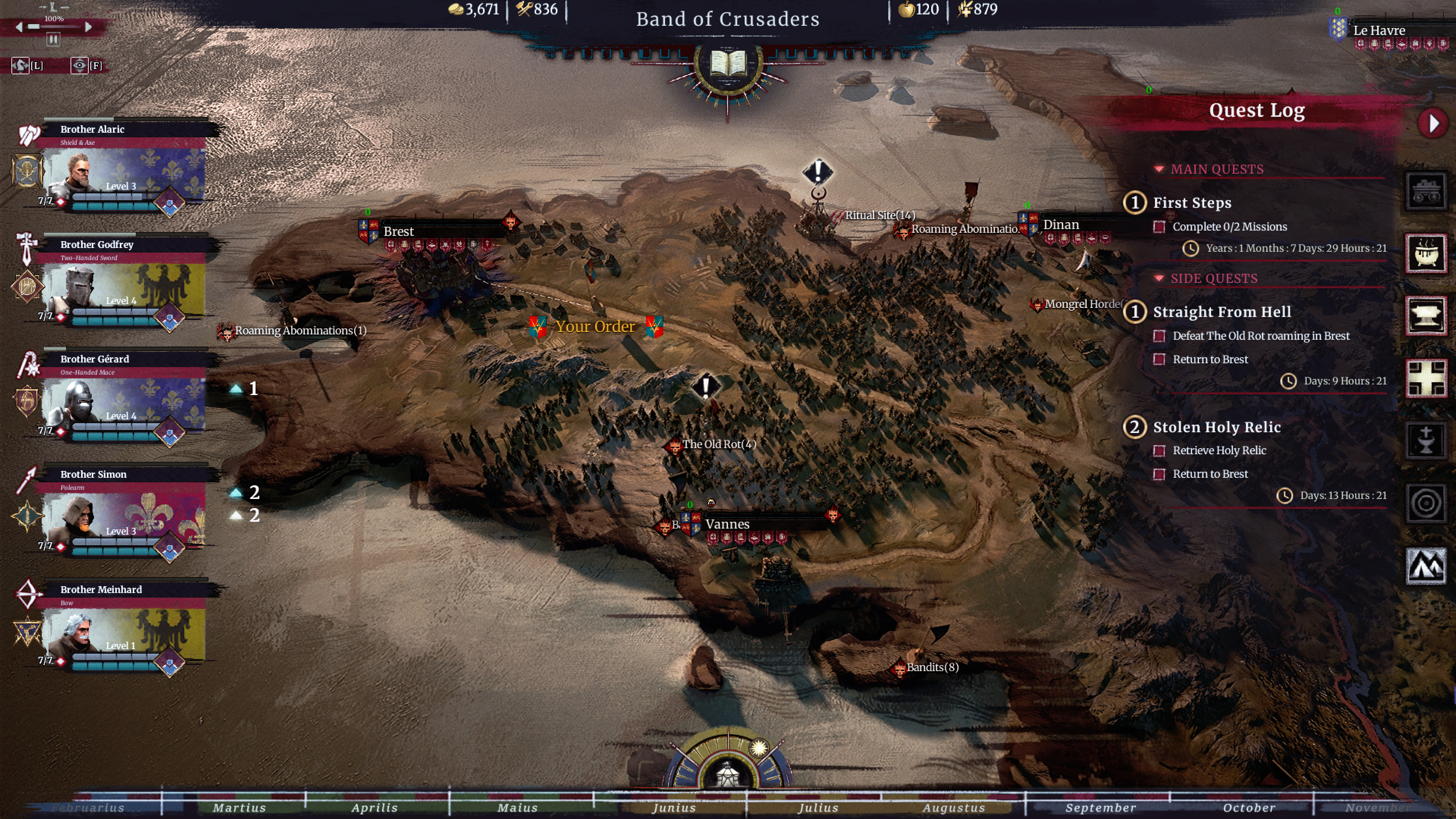Open the chalice with cross icon

[1426, 440]
